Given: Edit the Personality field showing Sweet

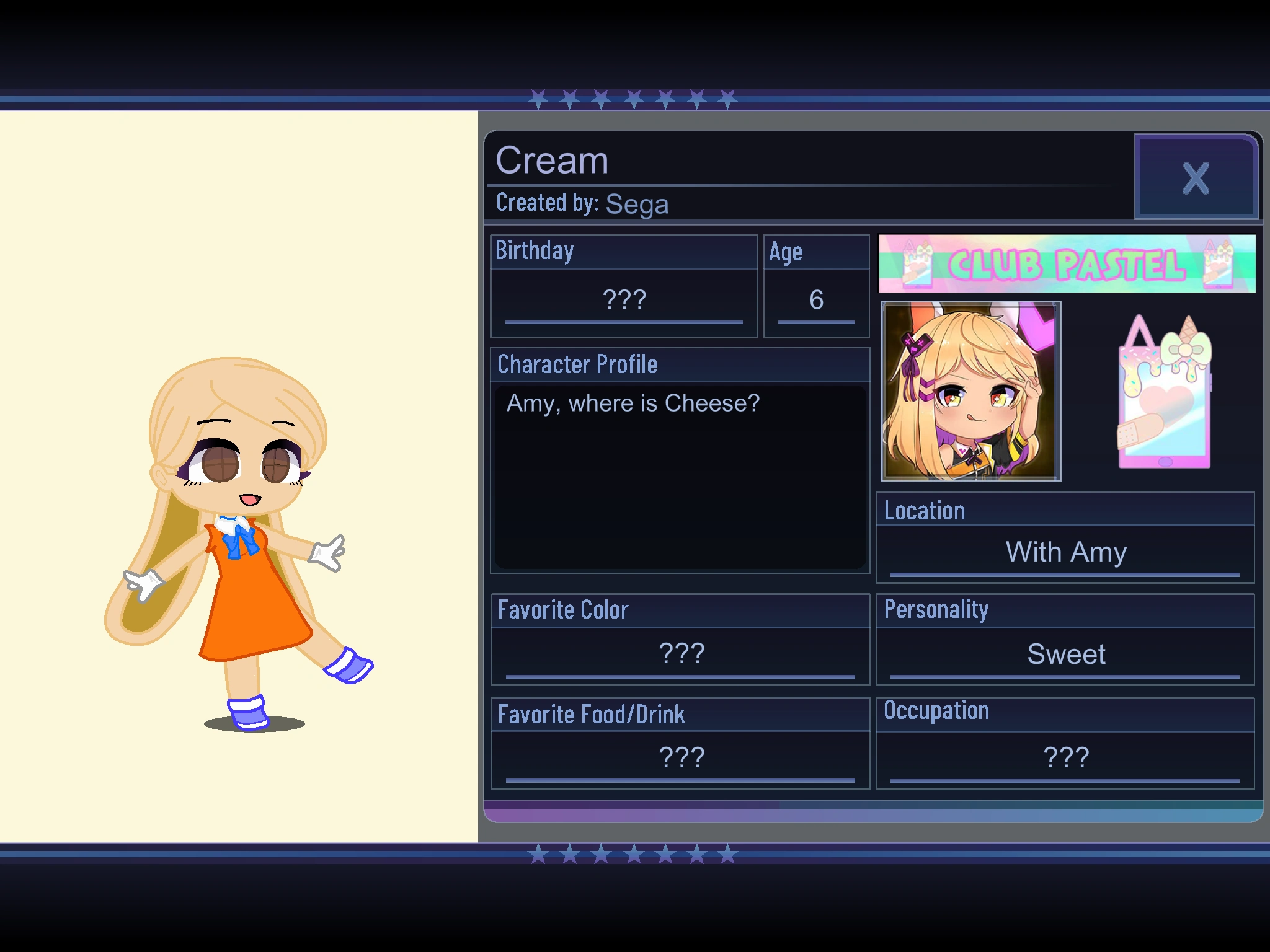Looking at the screenshot, I should coord(1065,653).
